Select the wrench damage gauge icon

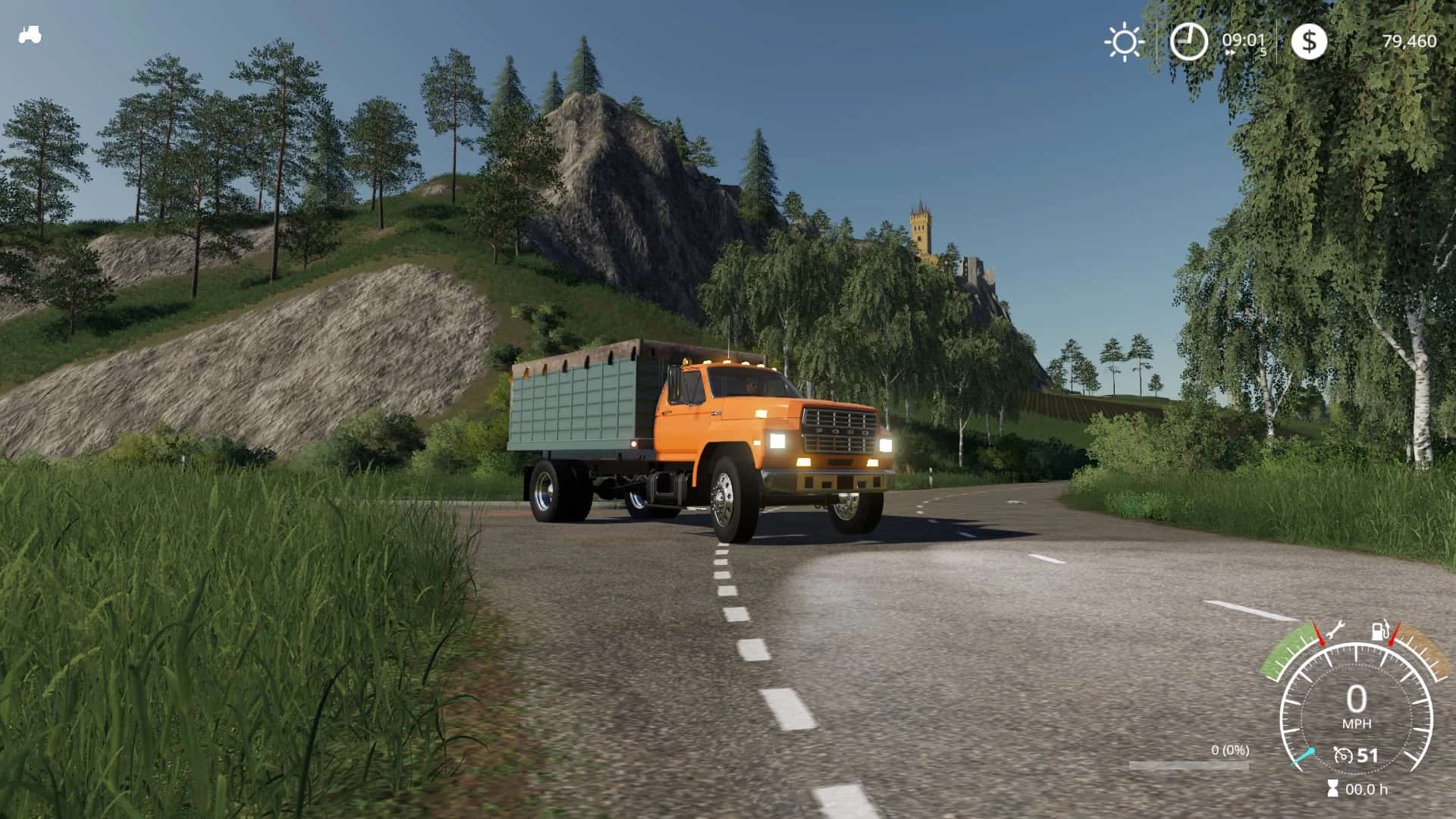click(x=1335, y=628)
